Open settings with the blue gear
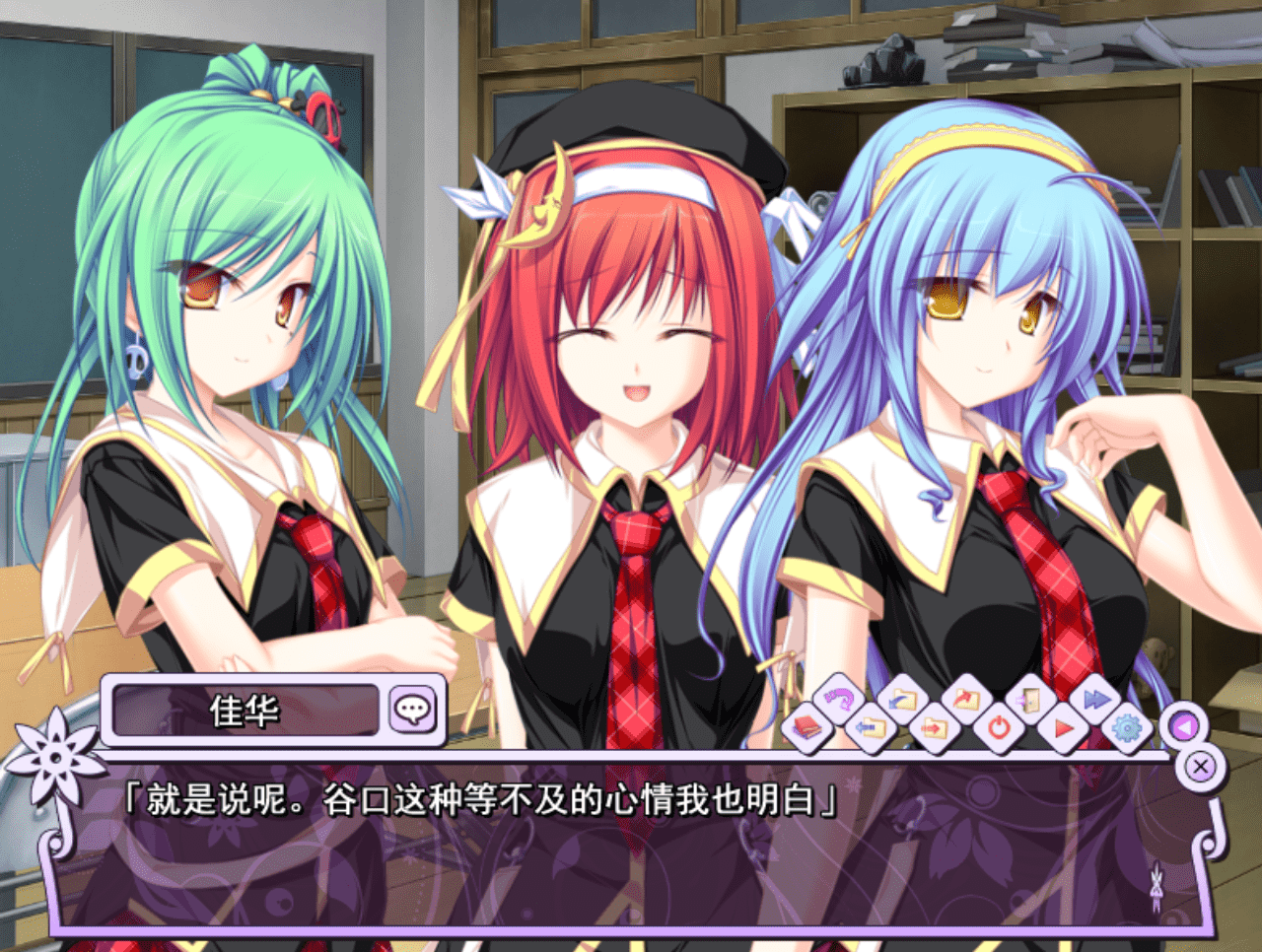 (1126, 729)
